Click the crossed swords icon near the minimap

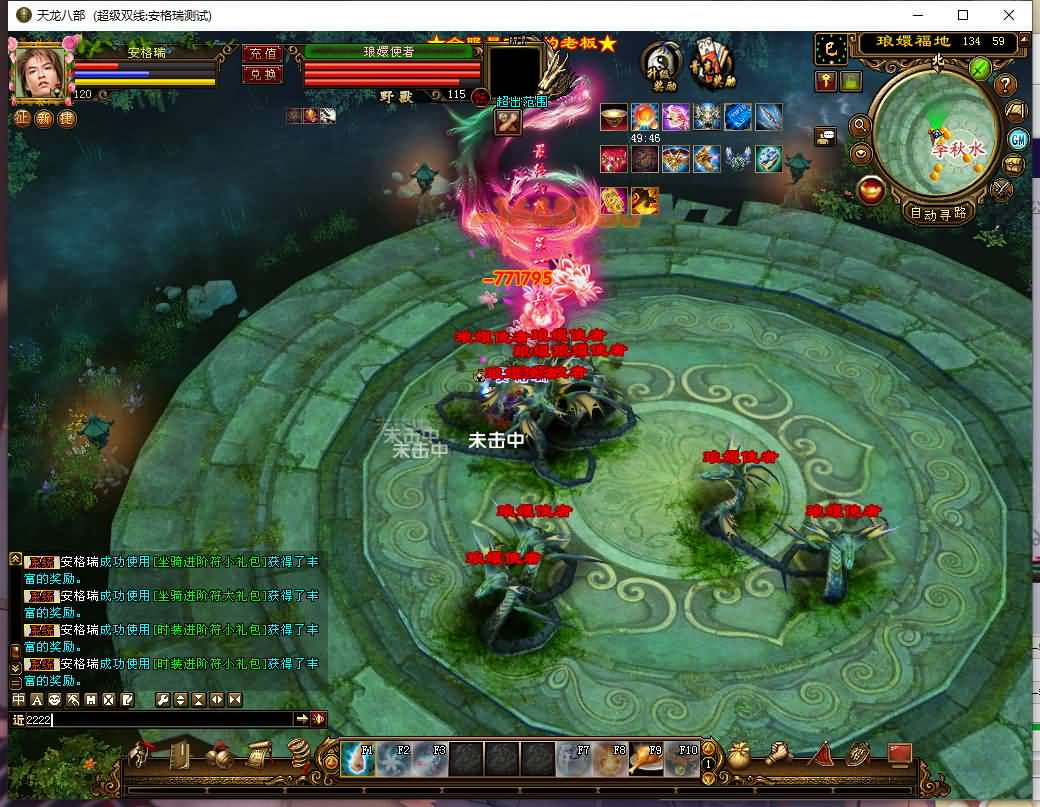[x=1001, y=188]
